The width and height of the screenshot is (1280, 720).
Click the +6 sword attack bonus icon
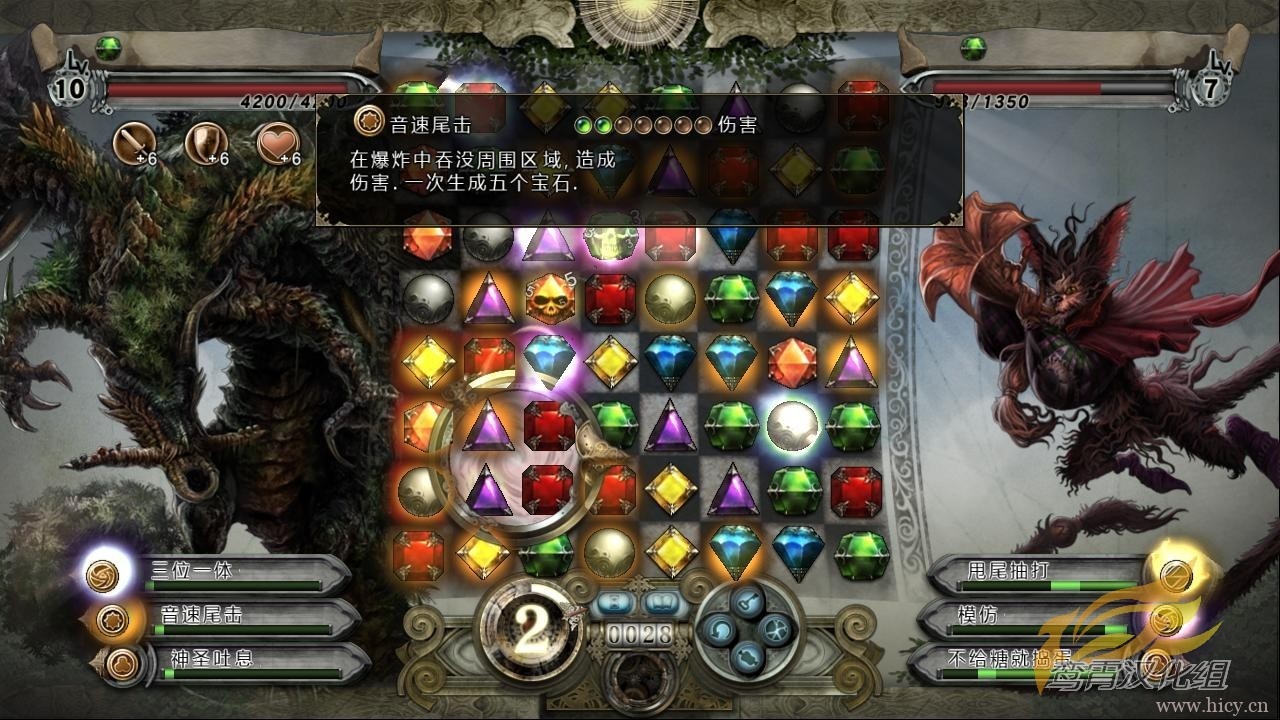click(x=135, y=144)
